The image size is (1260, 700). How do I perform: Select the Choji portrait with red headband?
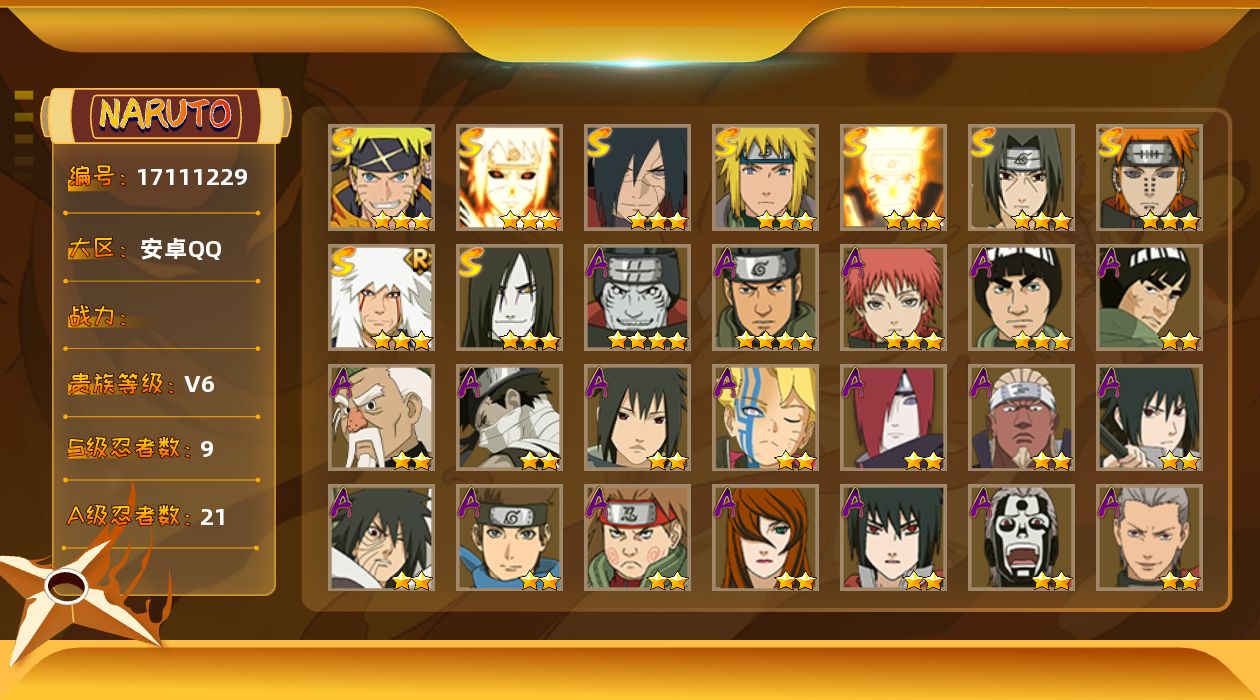[x=637, y=537]
